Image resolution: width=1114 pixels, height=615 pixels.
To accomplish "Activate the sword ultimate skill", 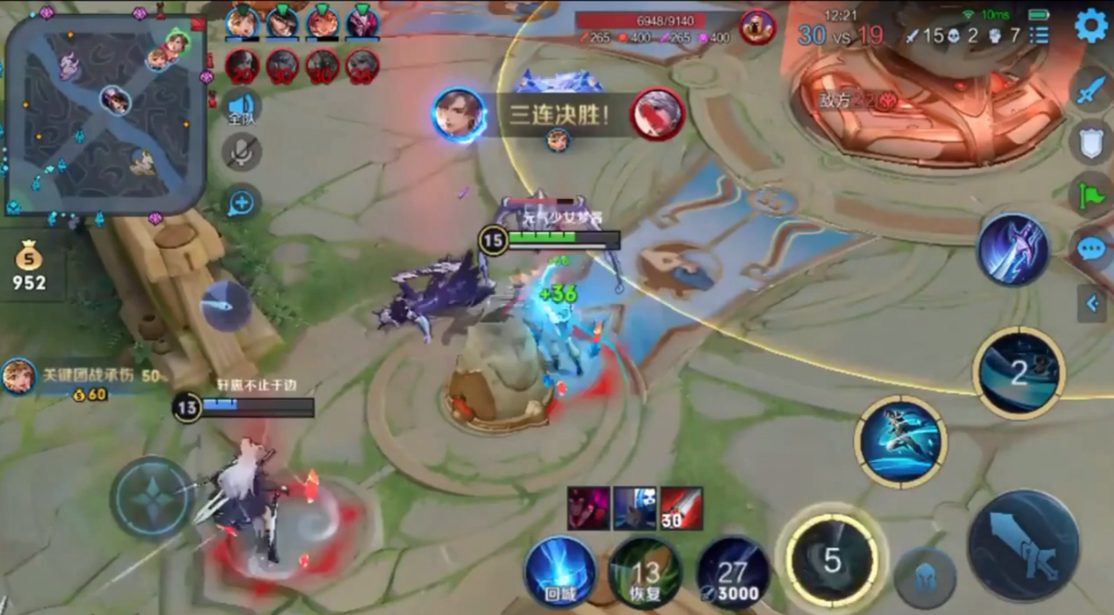I will [1012, 250].
